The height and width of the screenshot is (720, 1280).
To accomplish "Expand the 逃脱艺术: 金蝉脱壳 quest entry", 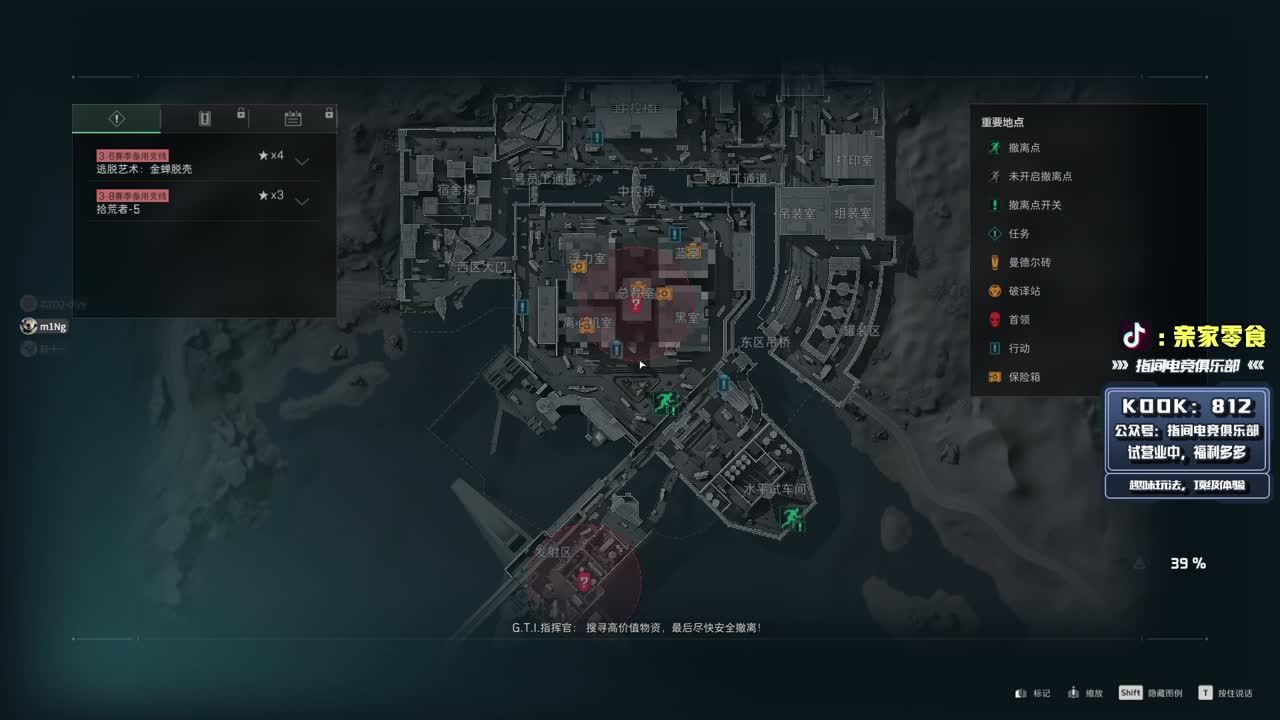I will click(x=302, y=161).
